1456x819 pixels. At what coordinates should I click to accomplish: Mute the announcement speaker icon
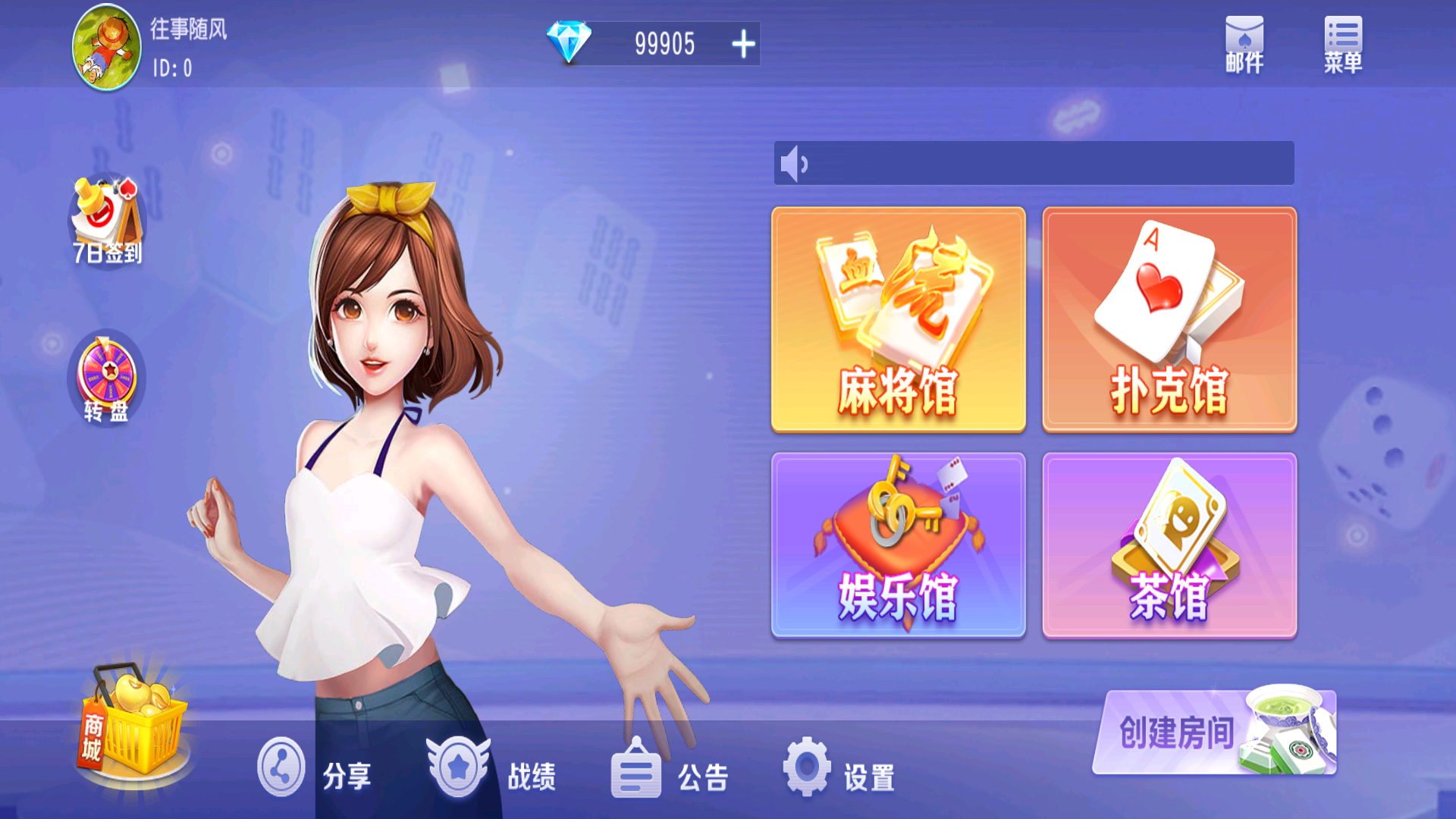(x=793, y=162)
